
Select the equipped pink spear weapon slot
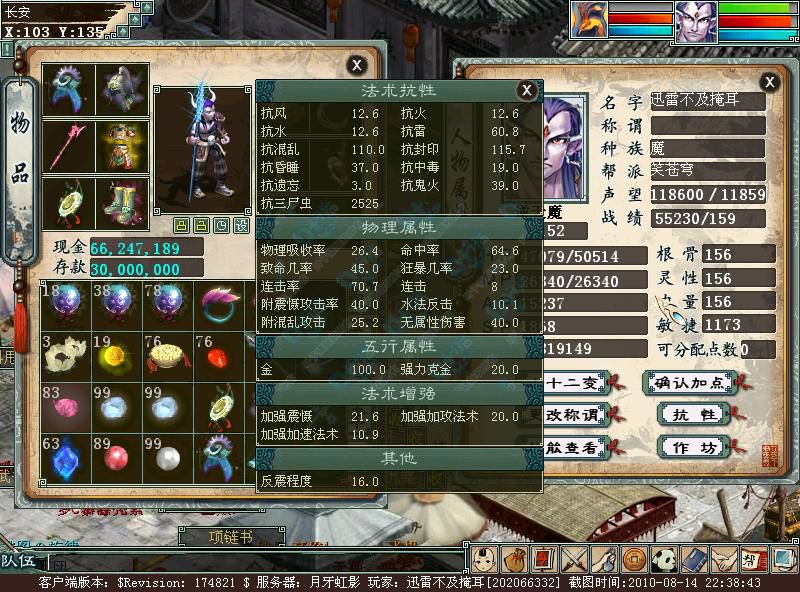tap(70, 146)
